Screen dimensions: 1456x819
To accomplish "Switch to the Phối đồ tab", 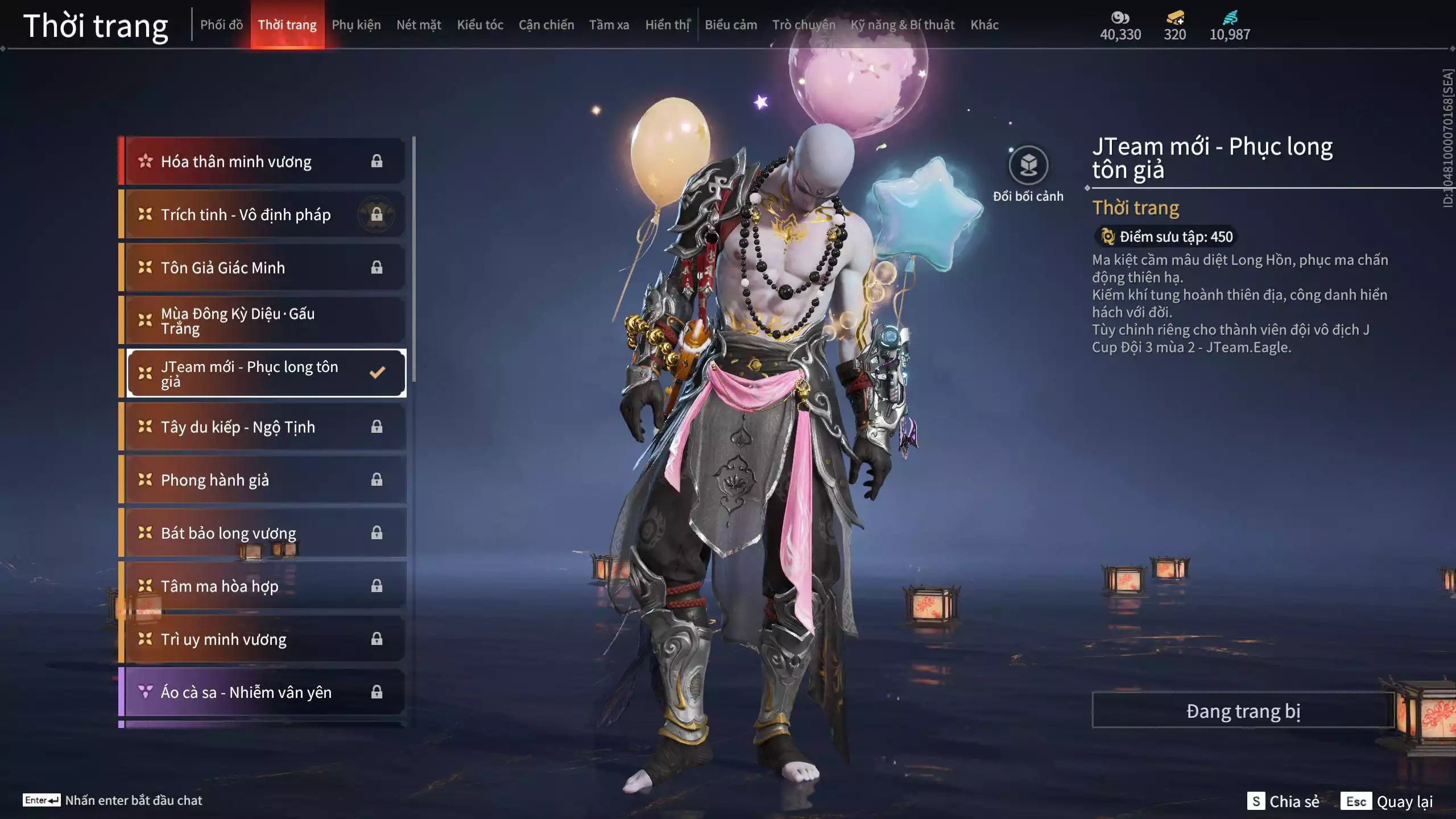I will (221, 25).
